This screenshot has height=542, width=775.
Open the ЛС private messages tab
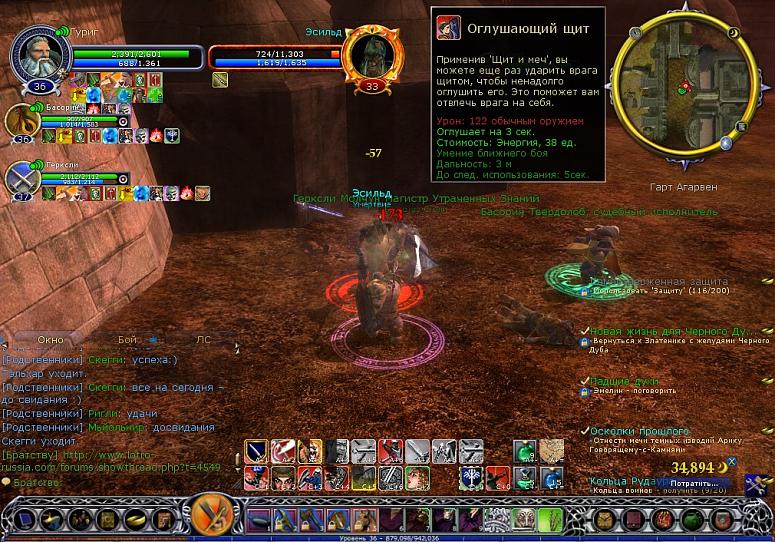pyautogui.click(x=203, y=339)
